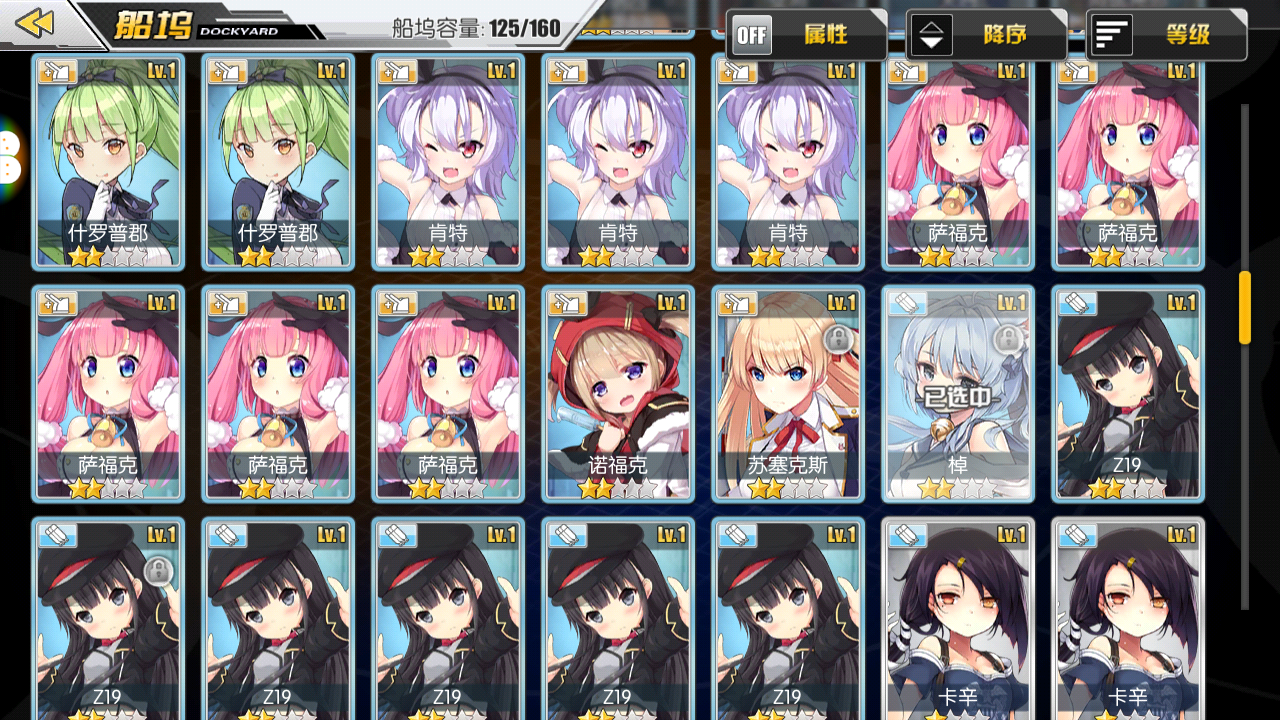Image resolution: width=1280 pixels, height=720 pixels.
Task: Click the retrofit icon on the middle 肯特 card
Action: pyautogui.click(x=567, y=72)
